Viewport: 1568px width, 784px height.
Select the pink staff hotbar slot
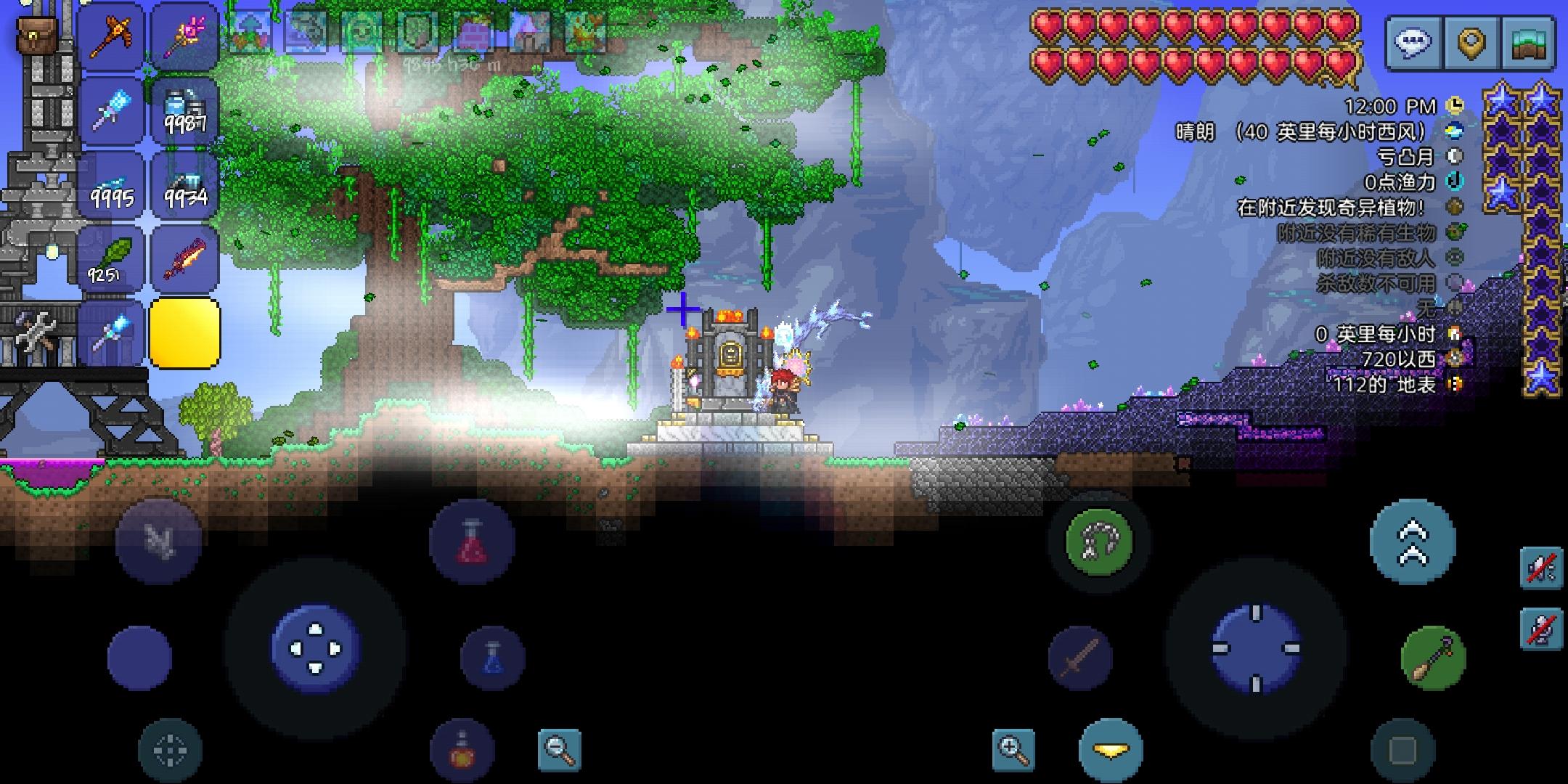[x=185, y=38]
